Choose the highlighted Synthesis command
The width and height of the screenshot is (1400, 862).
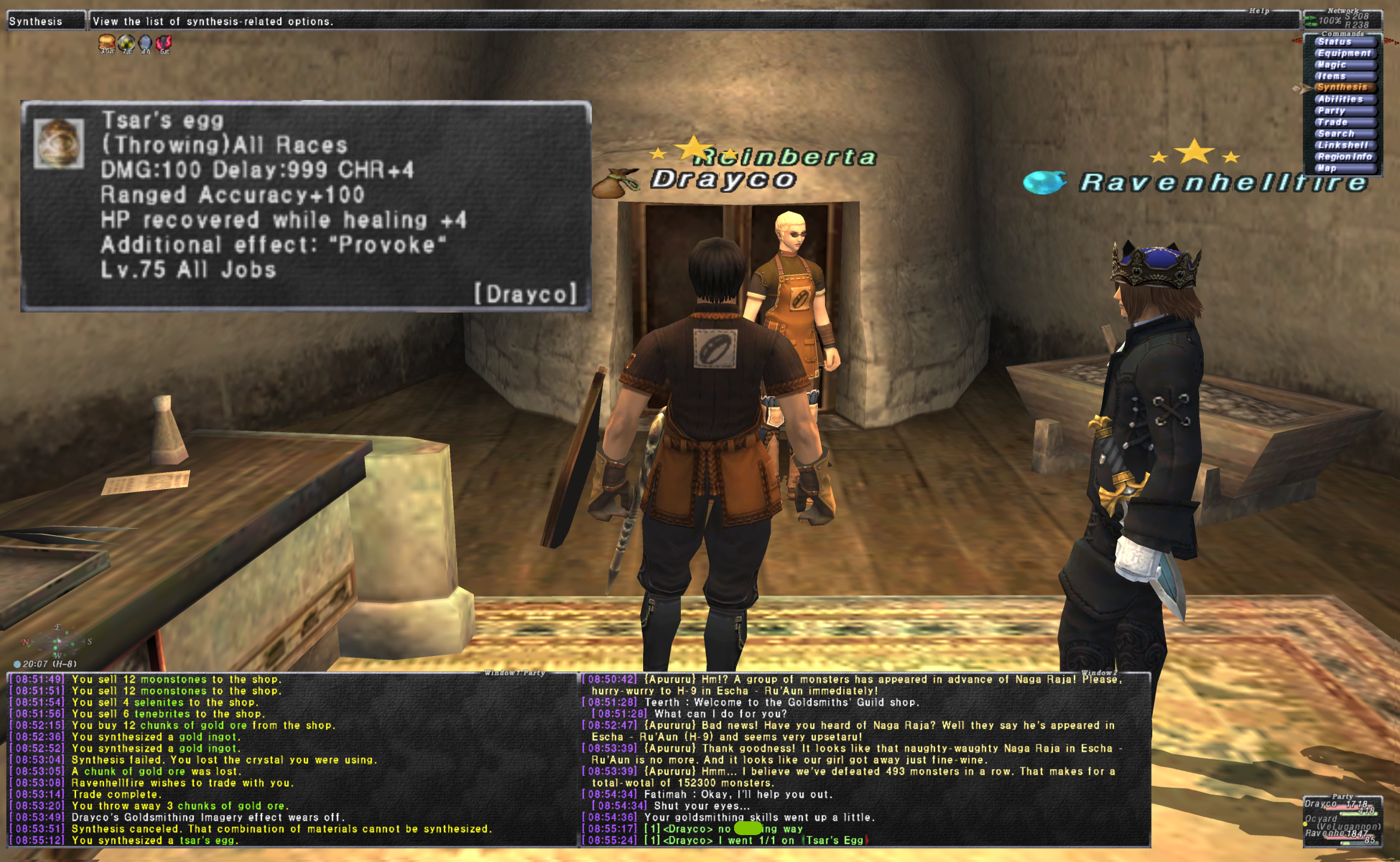tap(1343, 87)
